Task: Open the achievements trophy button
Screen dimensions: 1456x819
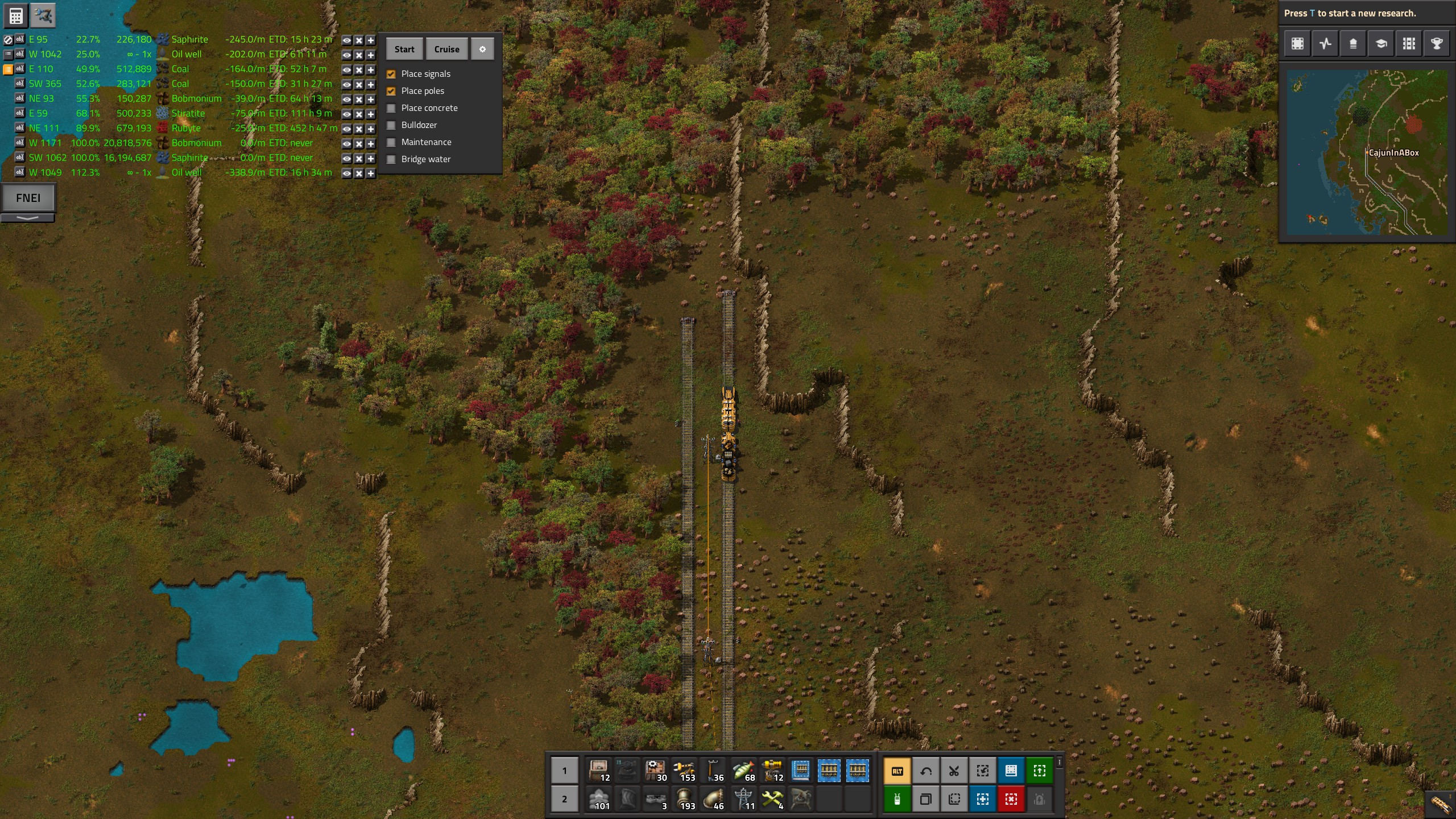Action: pos(1437,44)
